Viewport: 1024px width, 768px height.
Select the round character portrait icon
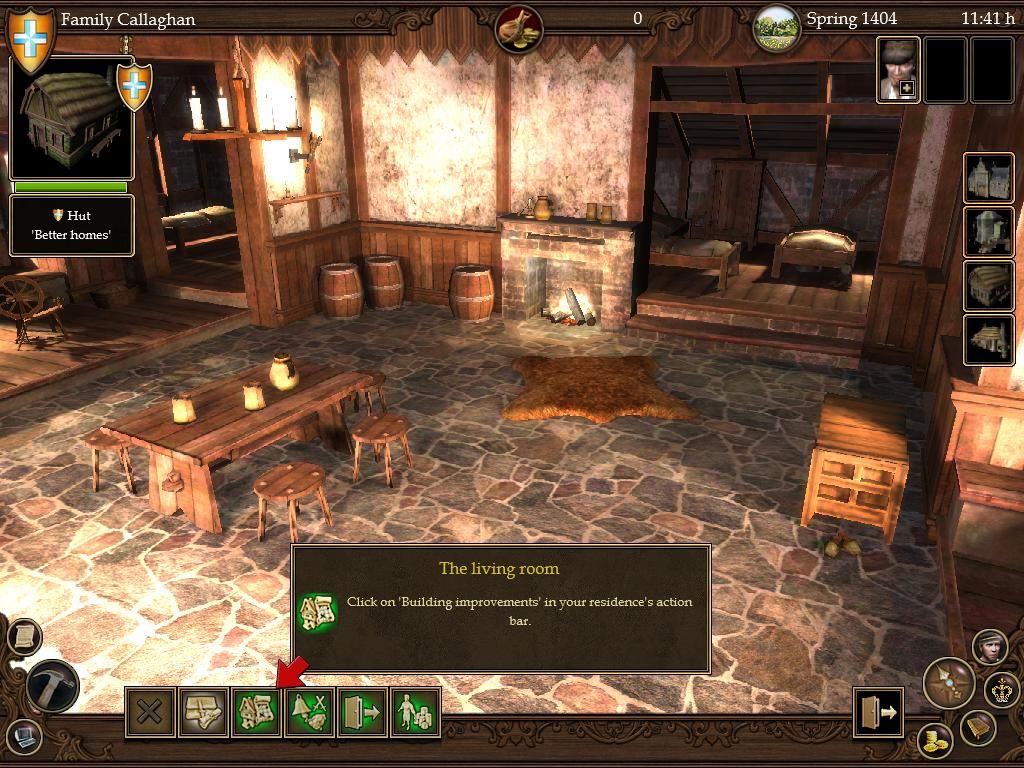[x=988, y=647]
